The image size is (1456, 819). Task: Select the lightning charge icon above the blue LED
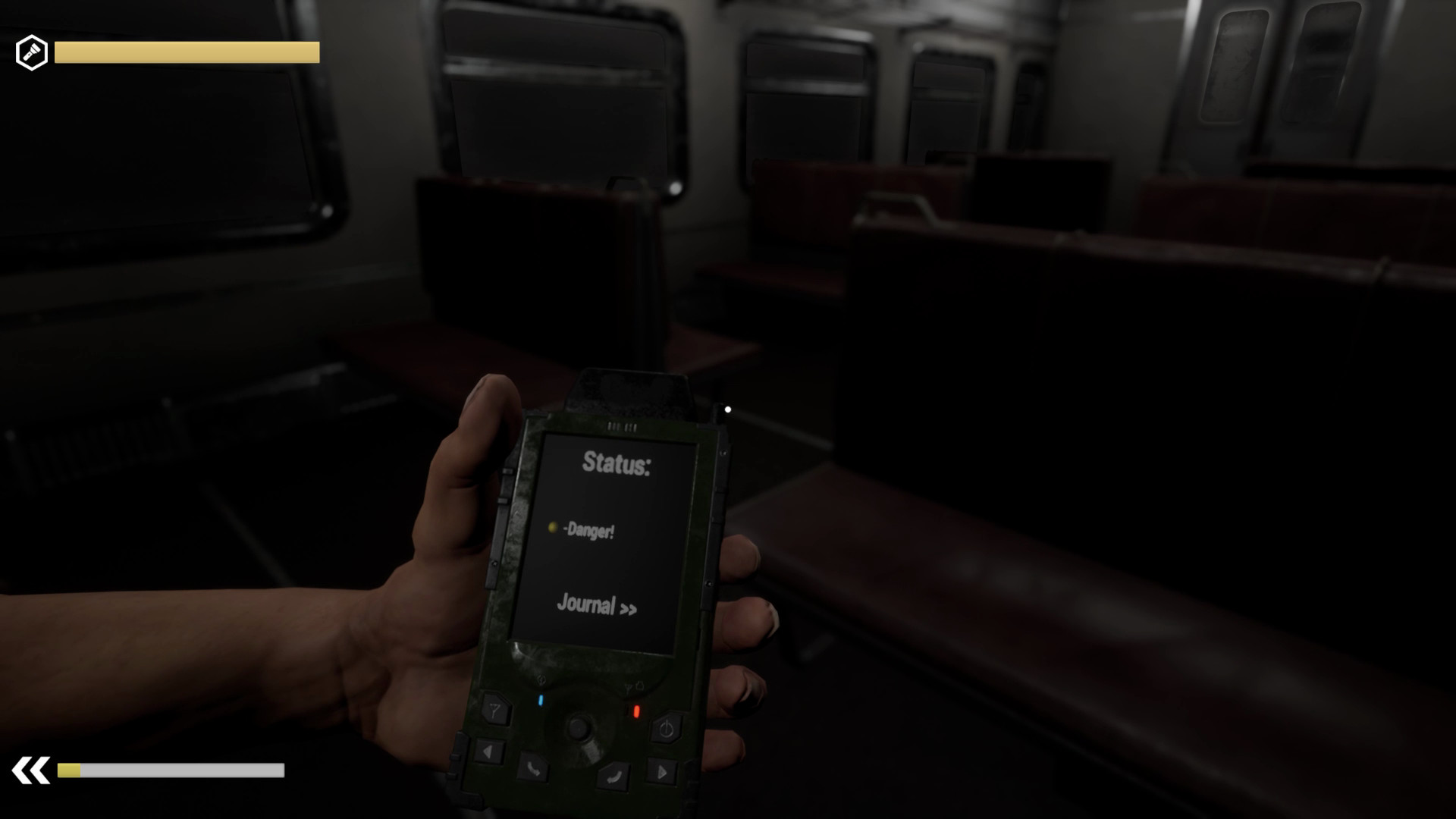(540, 679)
